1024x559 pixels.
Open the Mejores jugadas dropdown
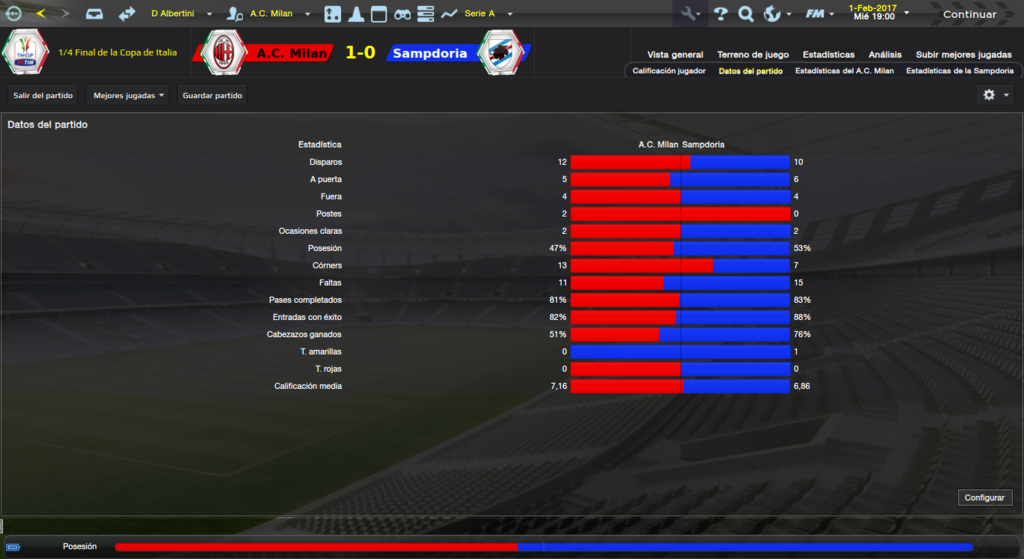point(127,95)
